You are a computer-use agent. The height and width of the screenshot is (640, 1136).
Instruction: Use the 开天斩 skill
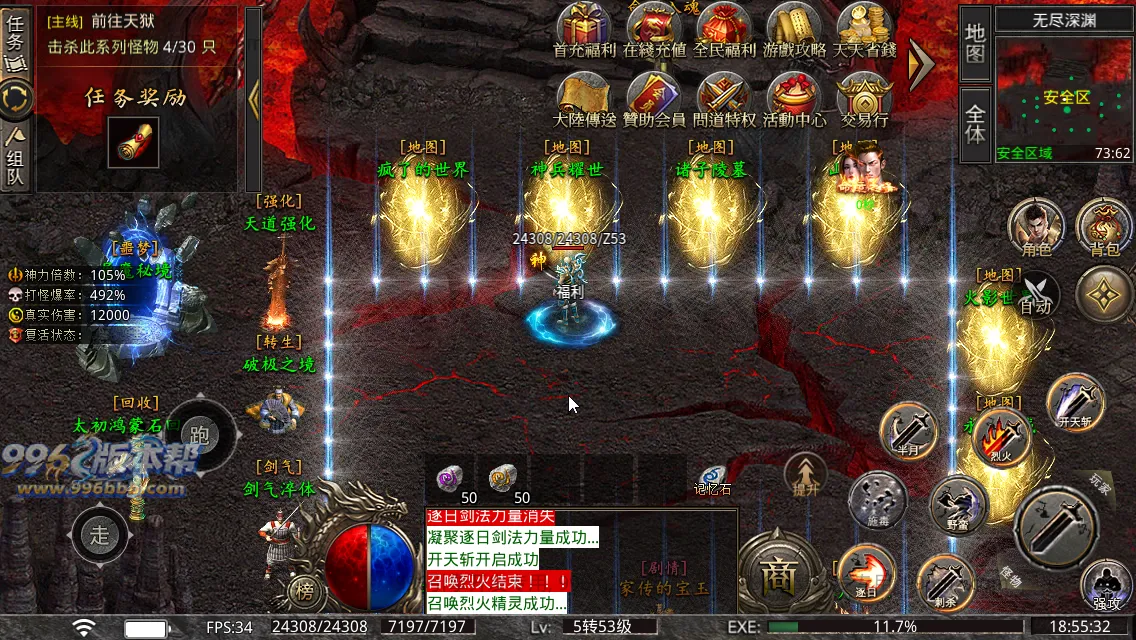point(1075,402)
